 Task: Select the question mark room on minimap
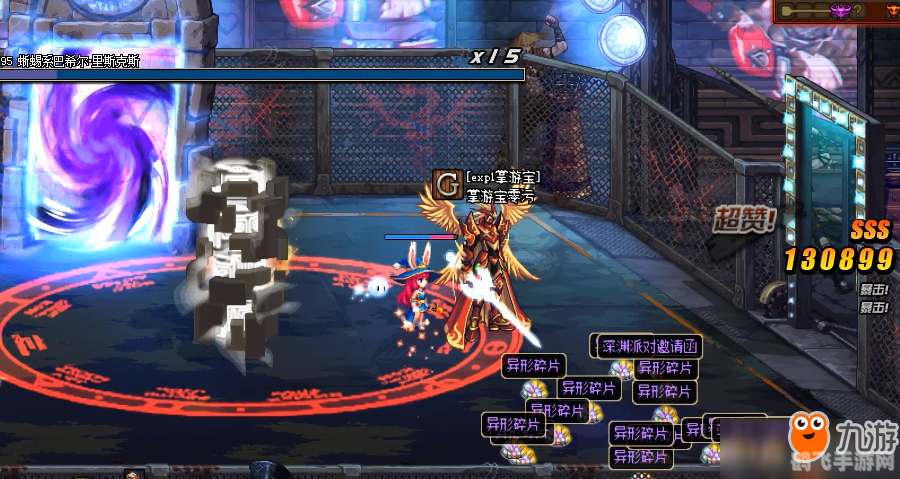pyautogui.click(x=858, y=11)
